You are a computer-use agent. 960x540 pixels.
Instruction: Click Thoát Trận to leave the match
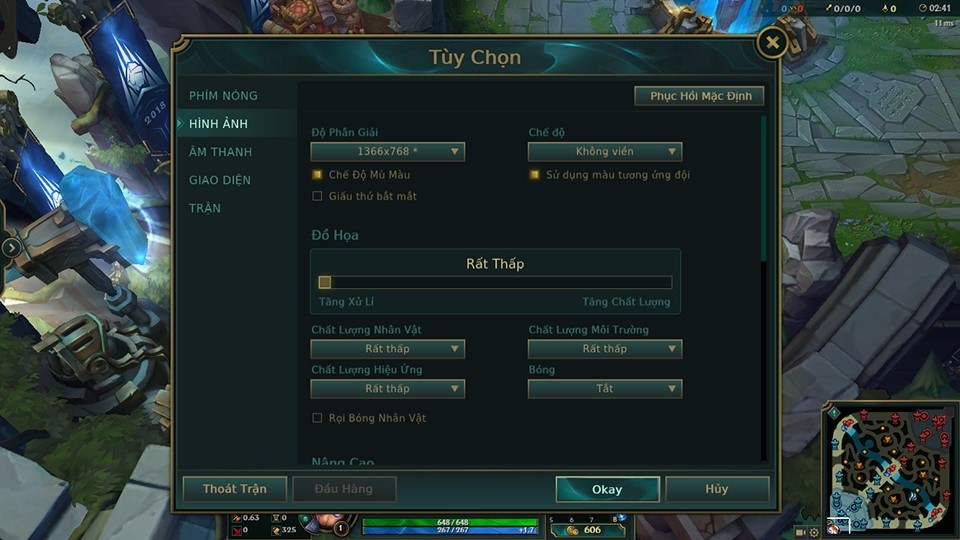(x=235, y=489)
